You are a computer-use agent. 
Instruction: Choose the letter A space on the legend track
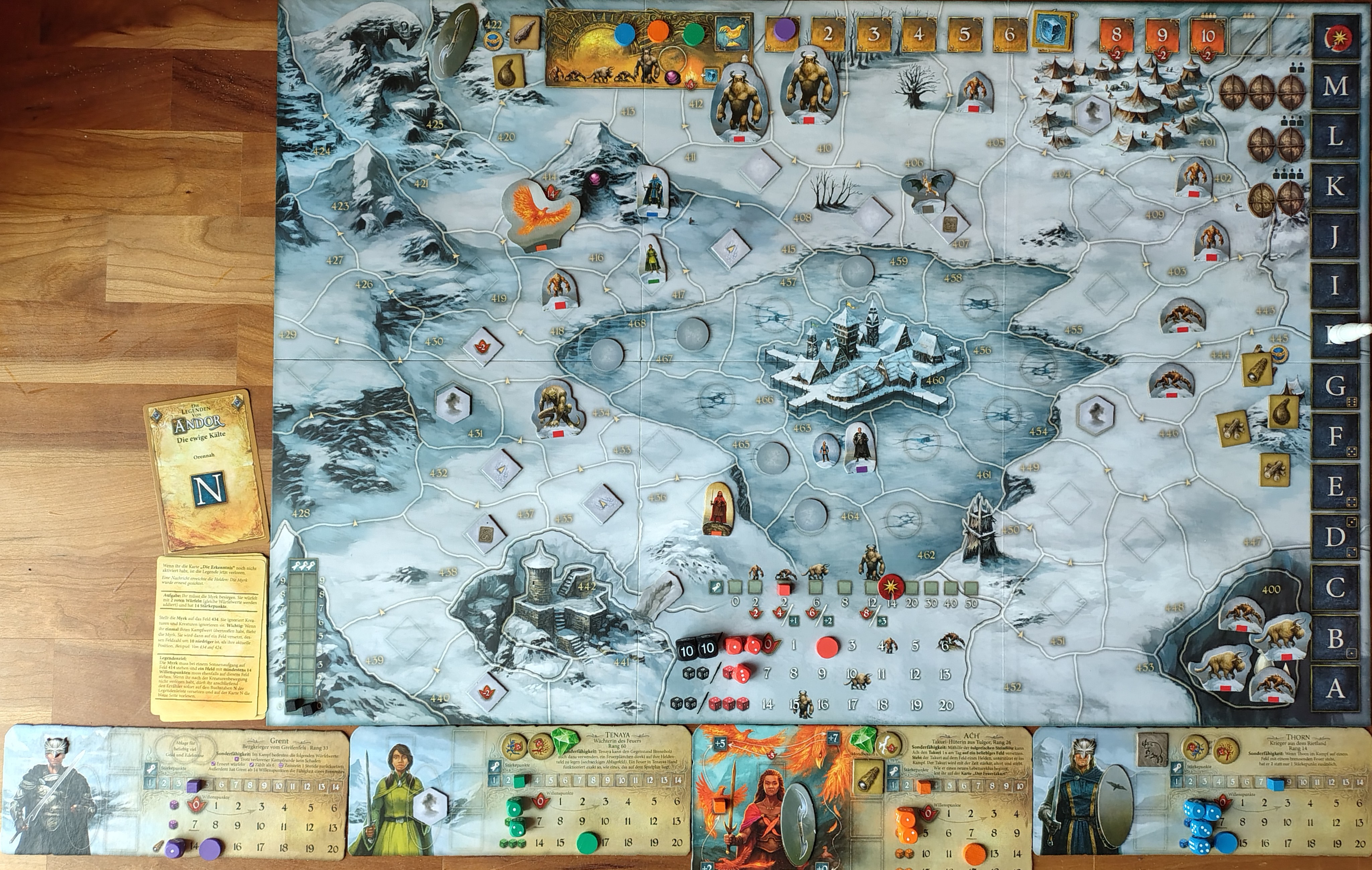pos(1334,688)
